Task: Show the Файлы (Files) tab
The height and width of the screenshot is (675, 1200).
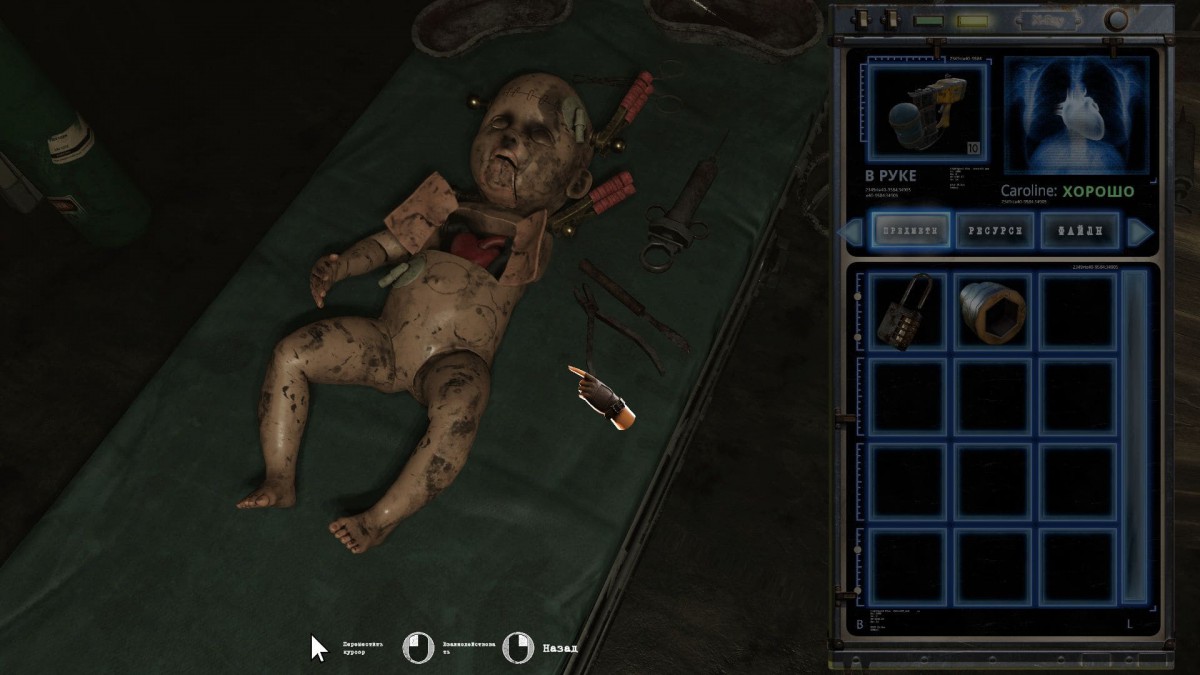Action: [x=1078, y=231]
